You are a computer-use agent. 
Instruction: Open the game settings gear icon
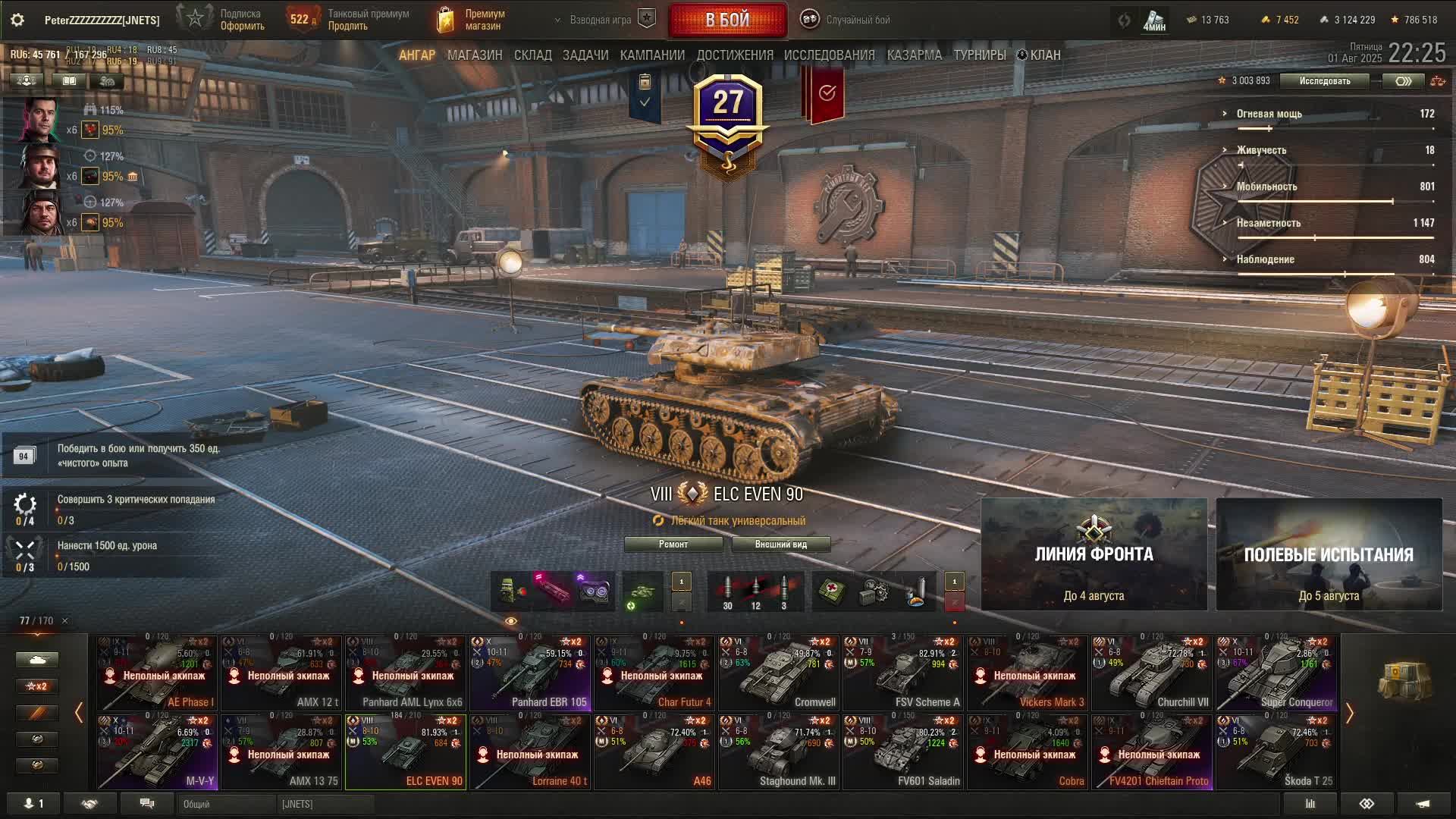[17, 20]
